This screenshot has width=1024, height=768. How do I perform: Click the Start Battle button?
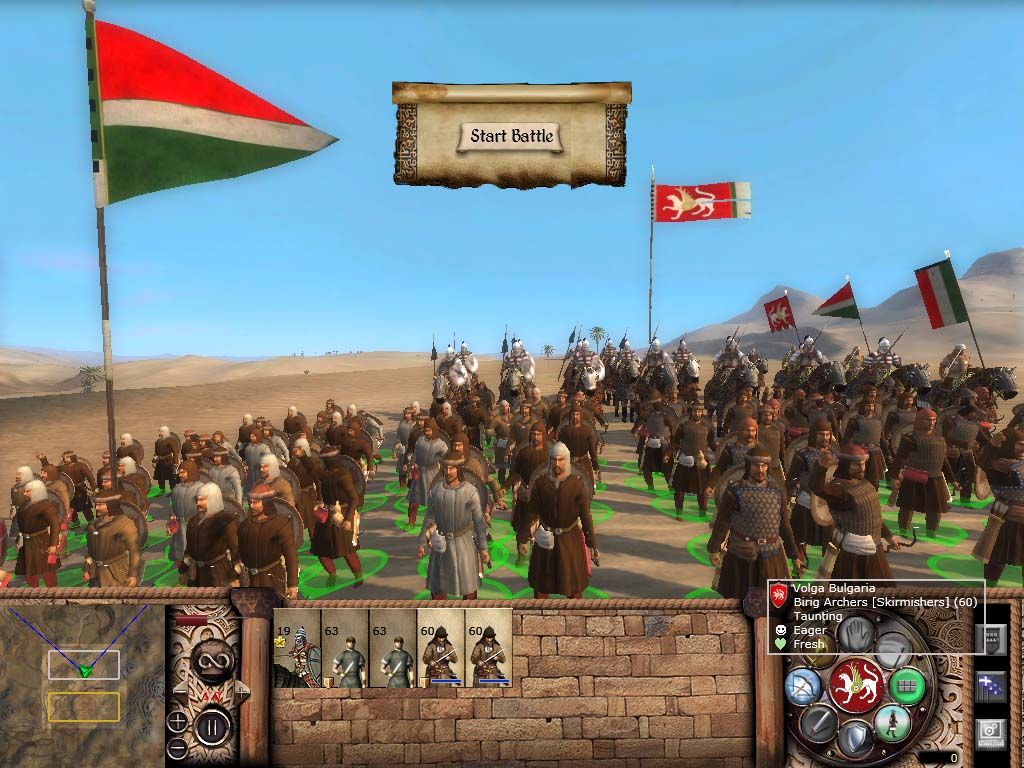pyautogui.click(x=511, y=136)
